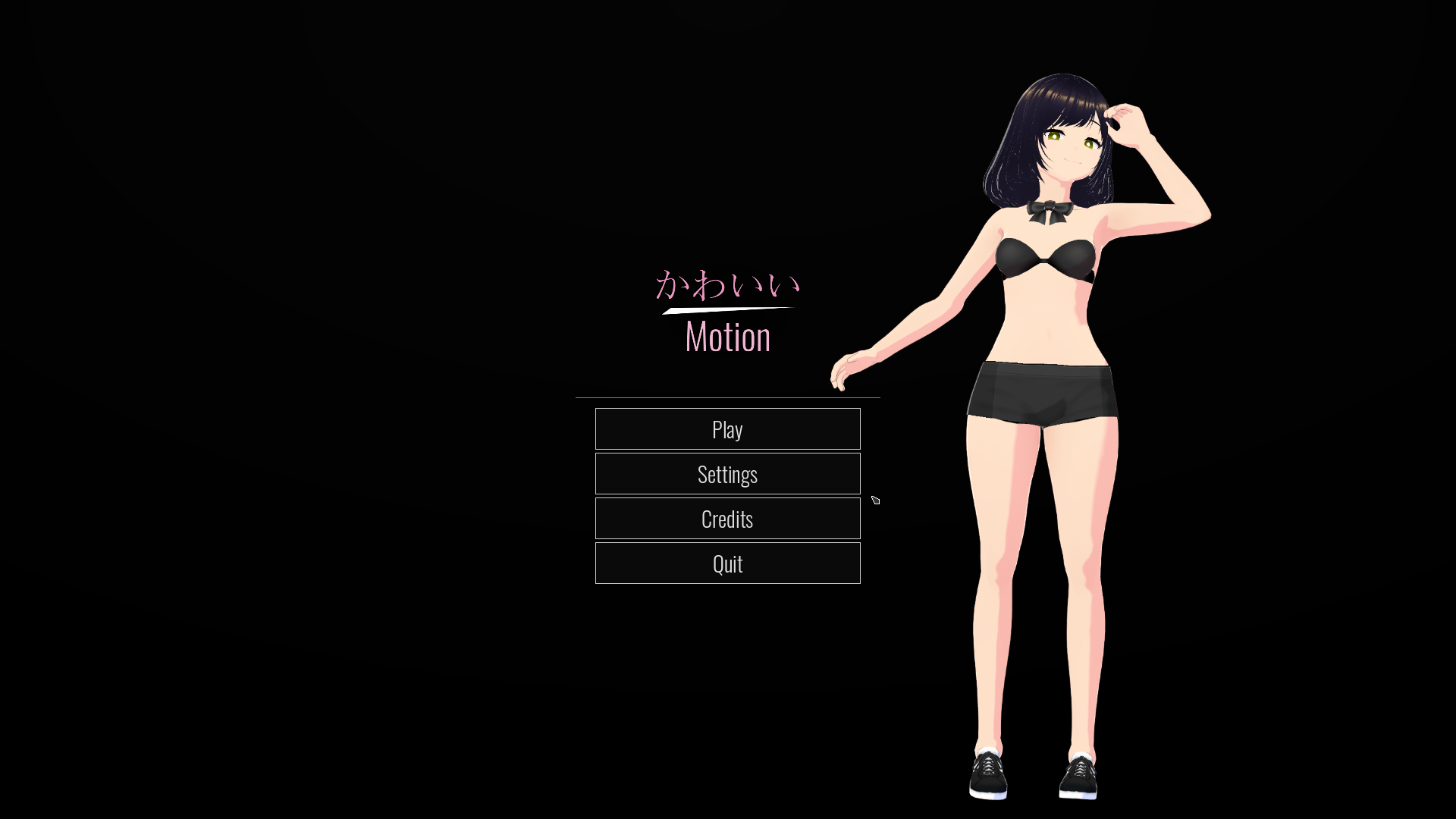Click the Motion subtitle text
The width and height of the screenshot is (1456, 819).
tap(726, 337)
